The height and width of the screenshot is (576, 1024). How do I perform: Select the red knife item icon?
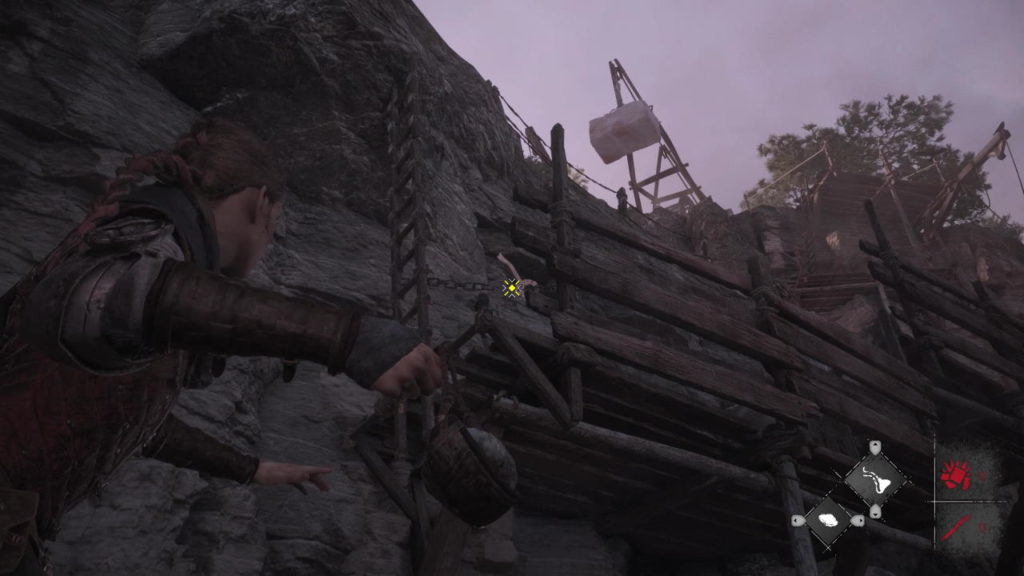(x=955, y=525)
